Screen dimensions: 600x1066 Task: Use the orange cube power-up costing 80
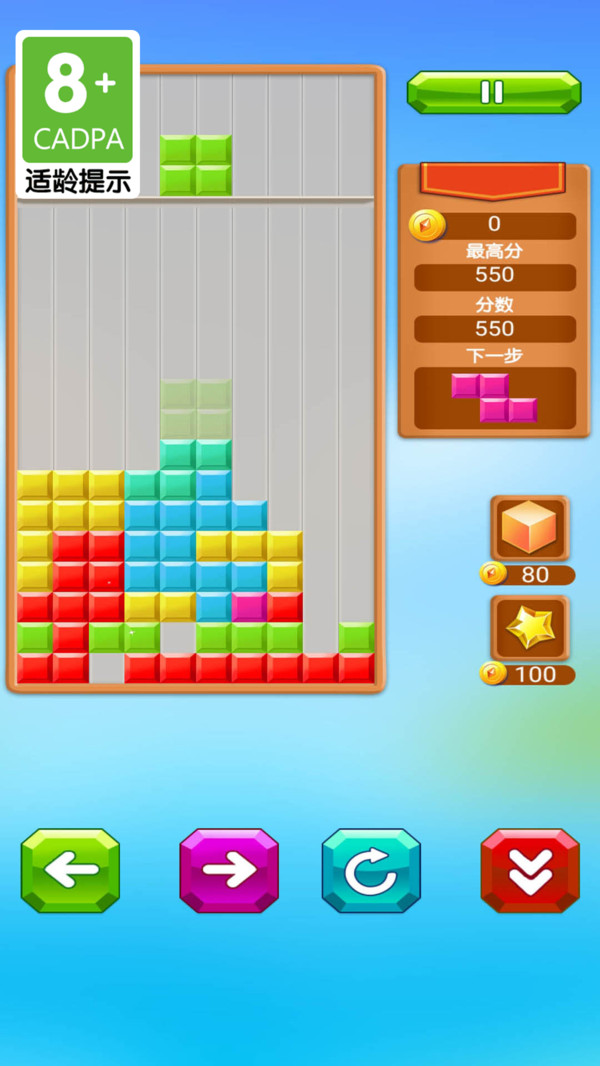(x=530, y=528)
